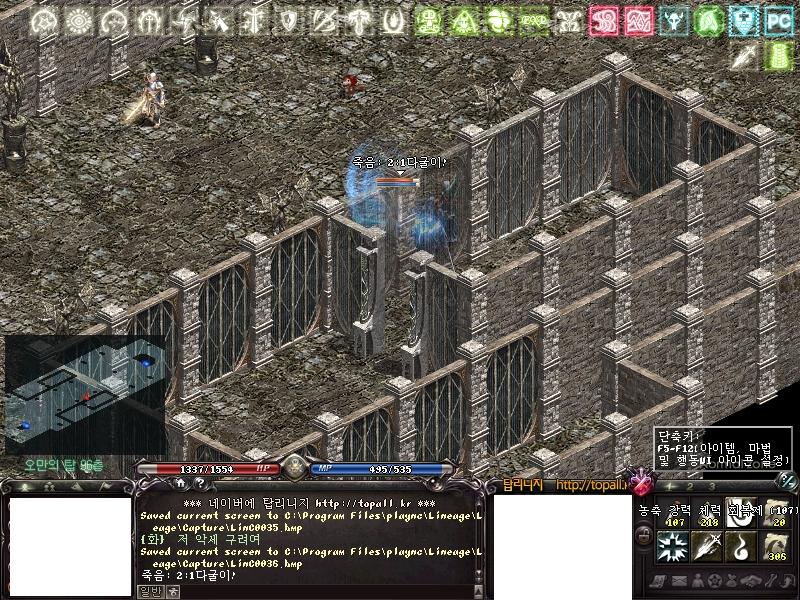This screenshot has width=800, height=600.
Task: Open the Tower of Insolence minimap
Action: 84,393
